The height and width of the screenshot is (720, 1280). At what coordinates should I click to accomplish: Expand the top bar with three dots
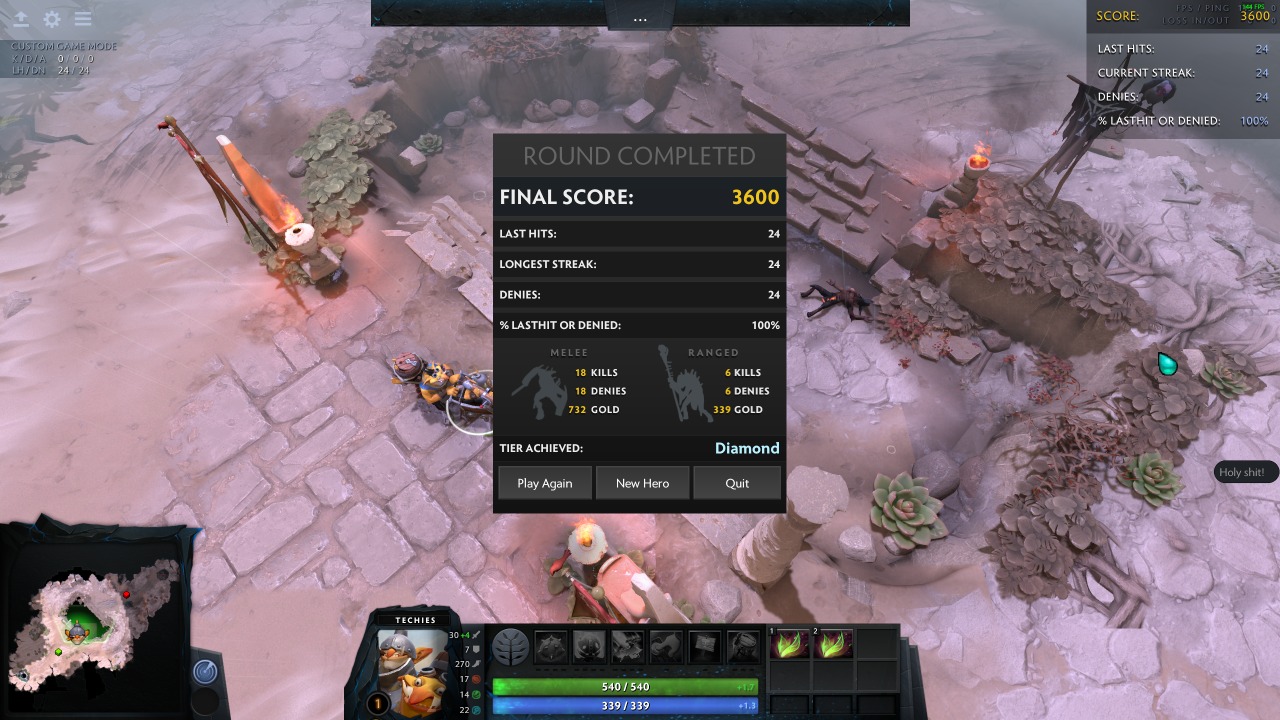point(640,19)
